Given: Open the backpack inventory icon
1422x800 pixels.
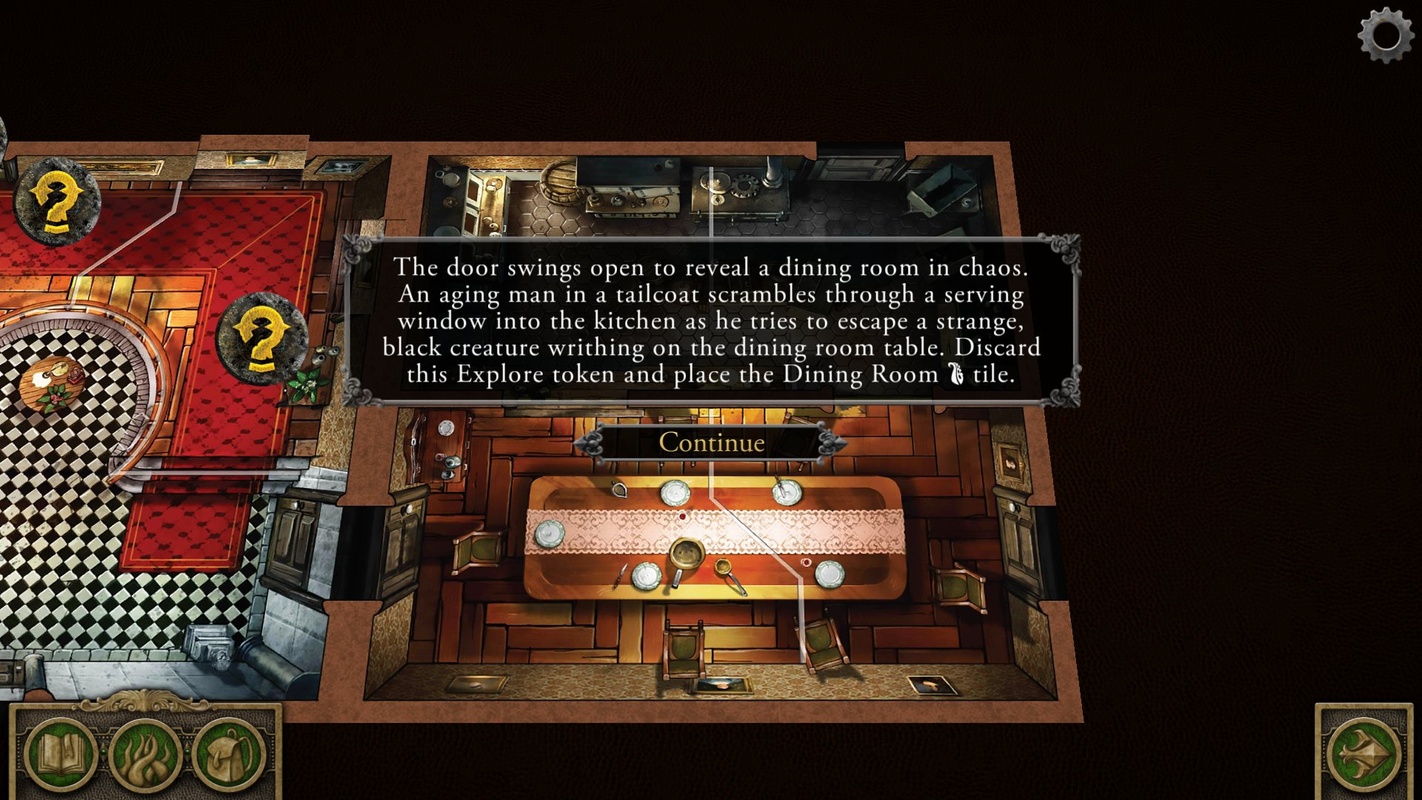Looking at the screenshot, I should pyautogui.click(x=229, y=754).
